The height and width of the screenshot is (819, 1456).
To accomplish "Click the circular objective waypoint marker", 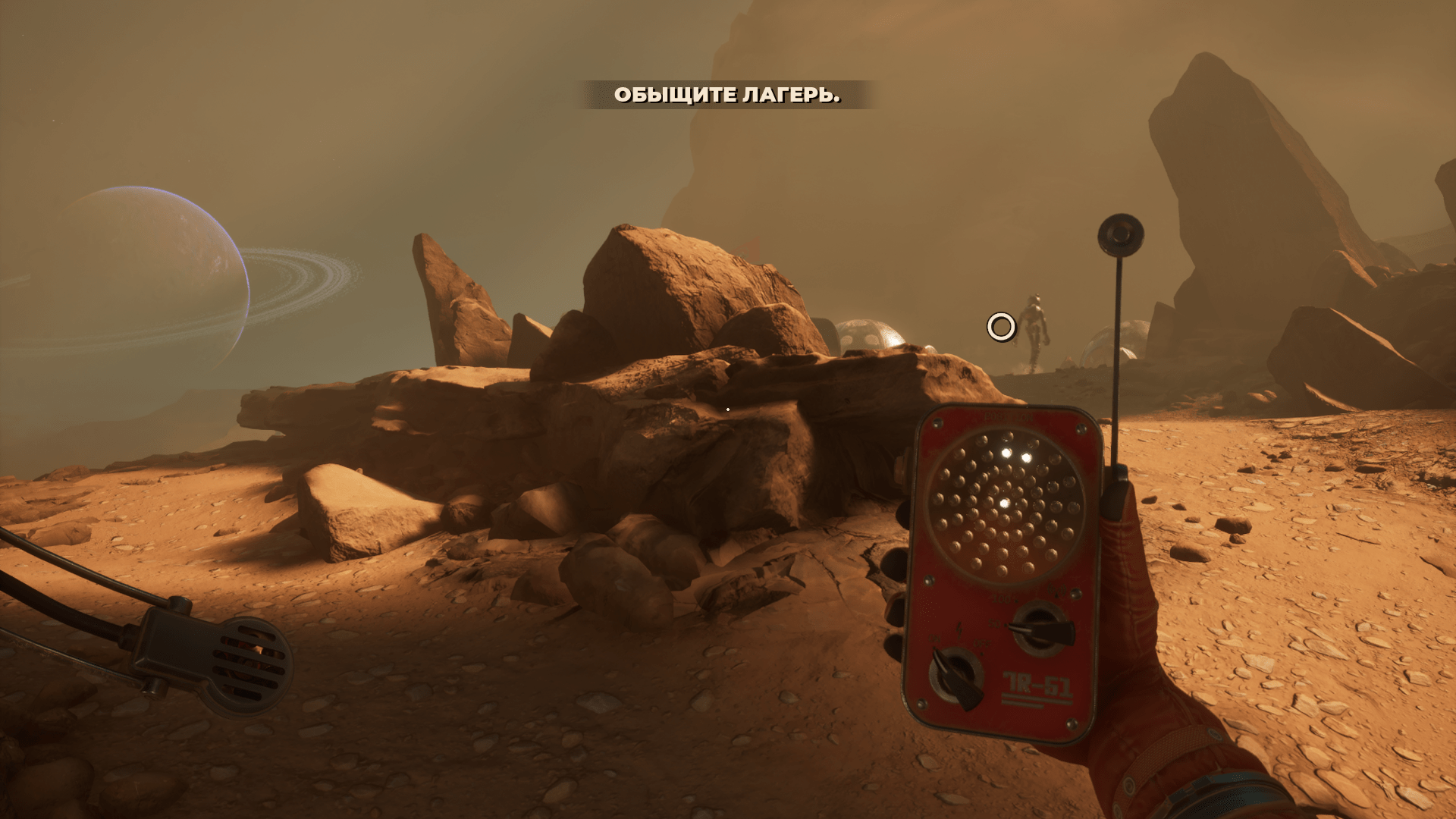I will [x=1001, y=327].
